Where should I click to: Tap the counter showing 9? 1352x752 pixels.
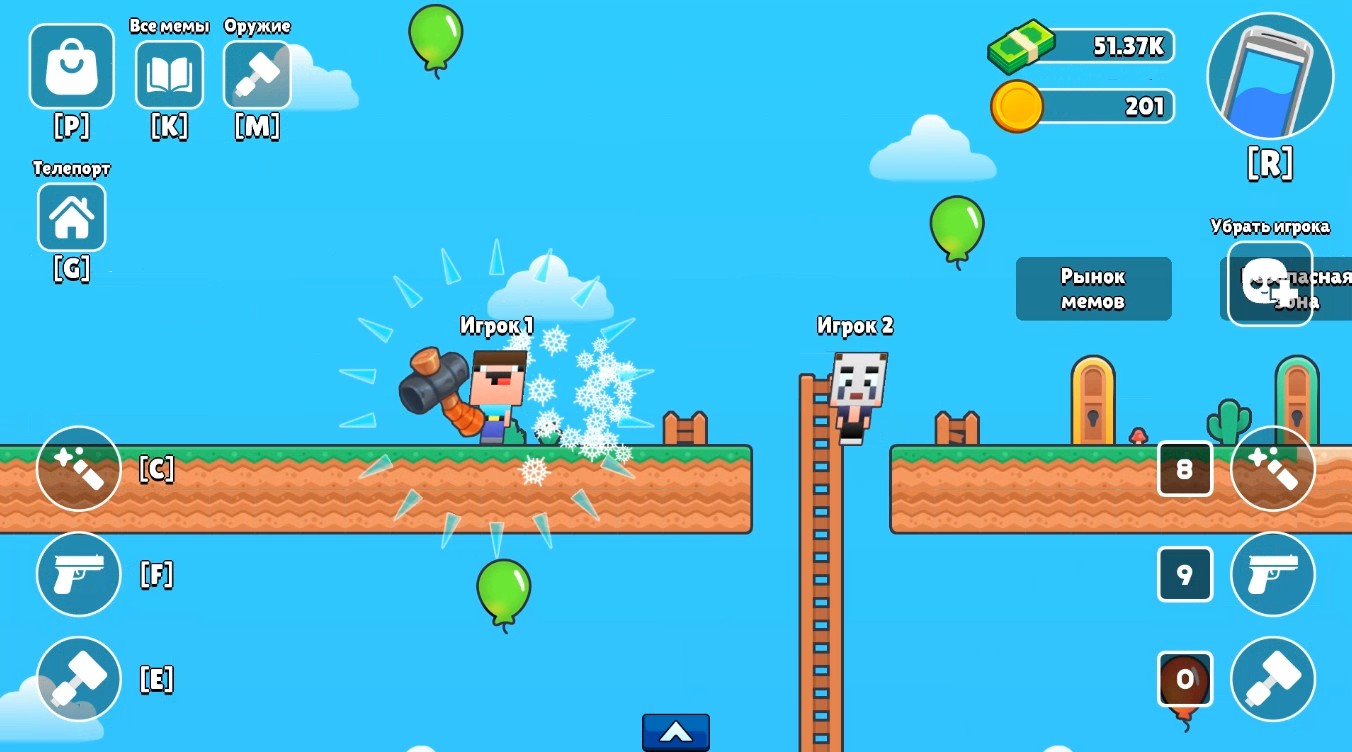coord(1185,575)
